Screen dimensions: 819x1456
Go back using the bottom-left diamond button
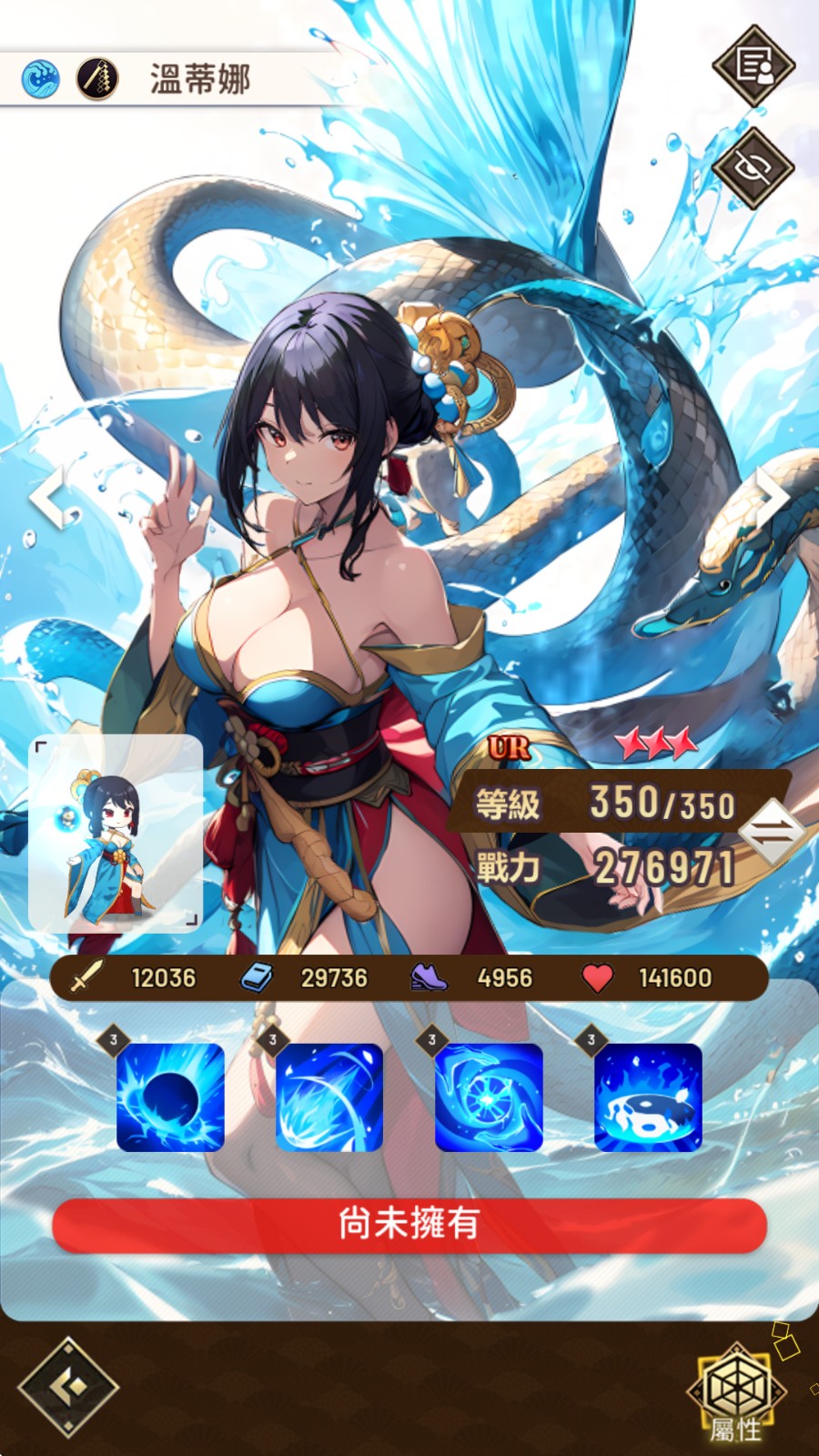click(68, 1387)
